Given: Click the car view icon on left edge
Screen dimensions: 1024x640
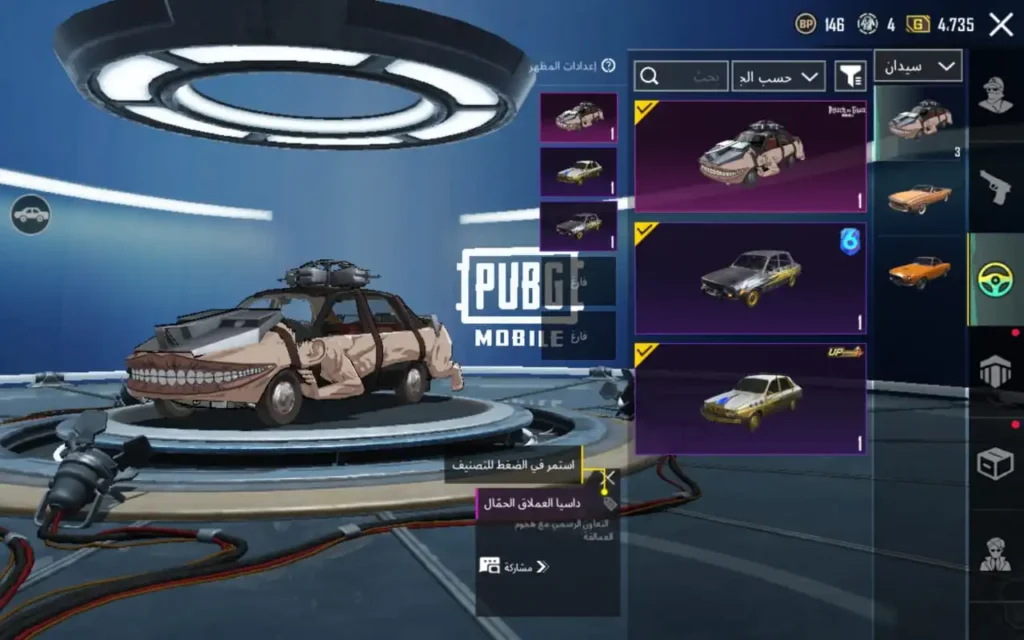Looking at the screenshot, I should (31, 214).
